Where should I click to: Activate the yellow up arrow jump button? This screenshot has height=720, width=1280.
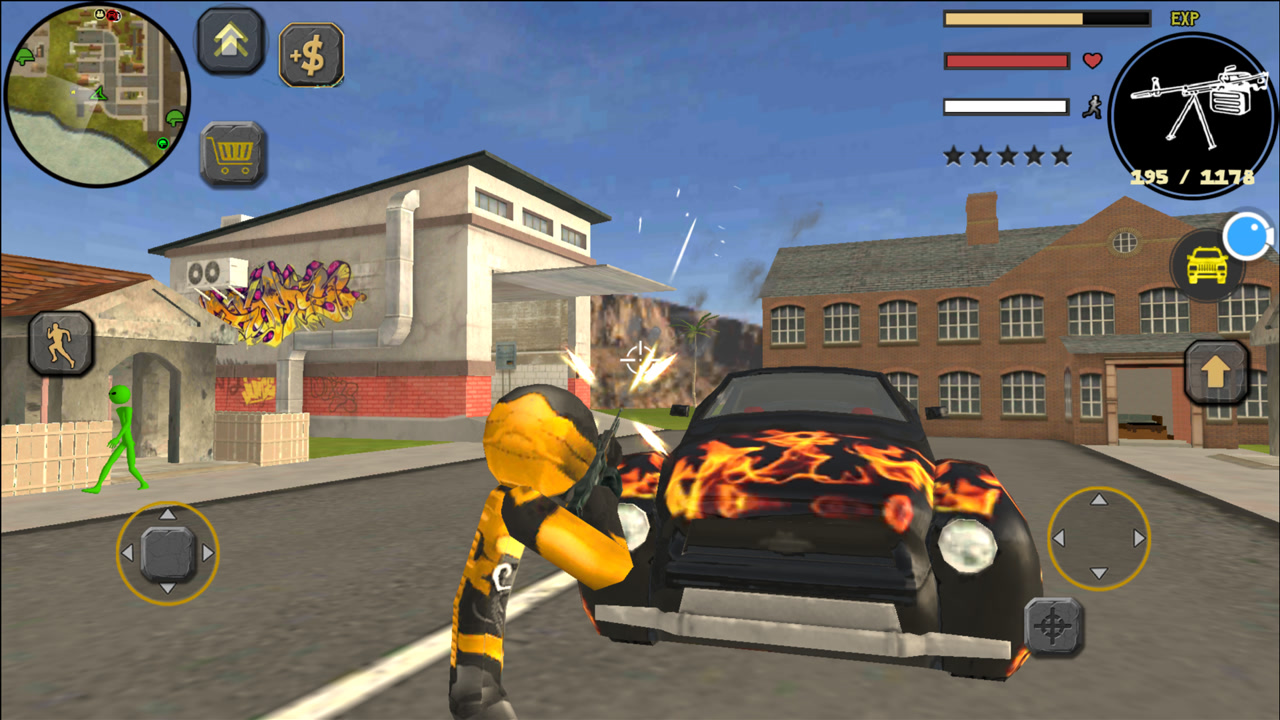pos(1216,372)
